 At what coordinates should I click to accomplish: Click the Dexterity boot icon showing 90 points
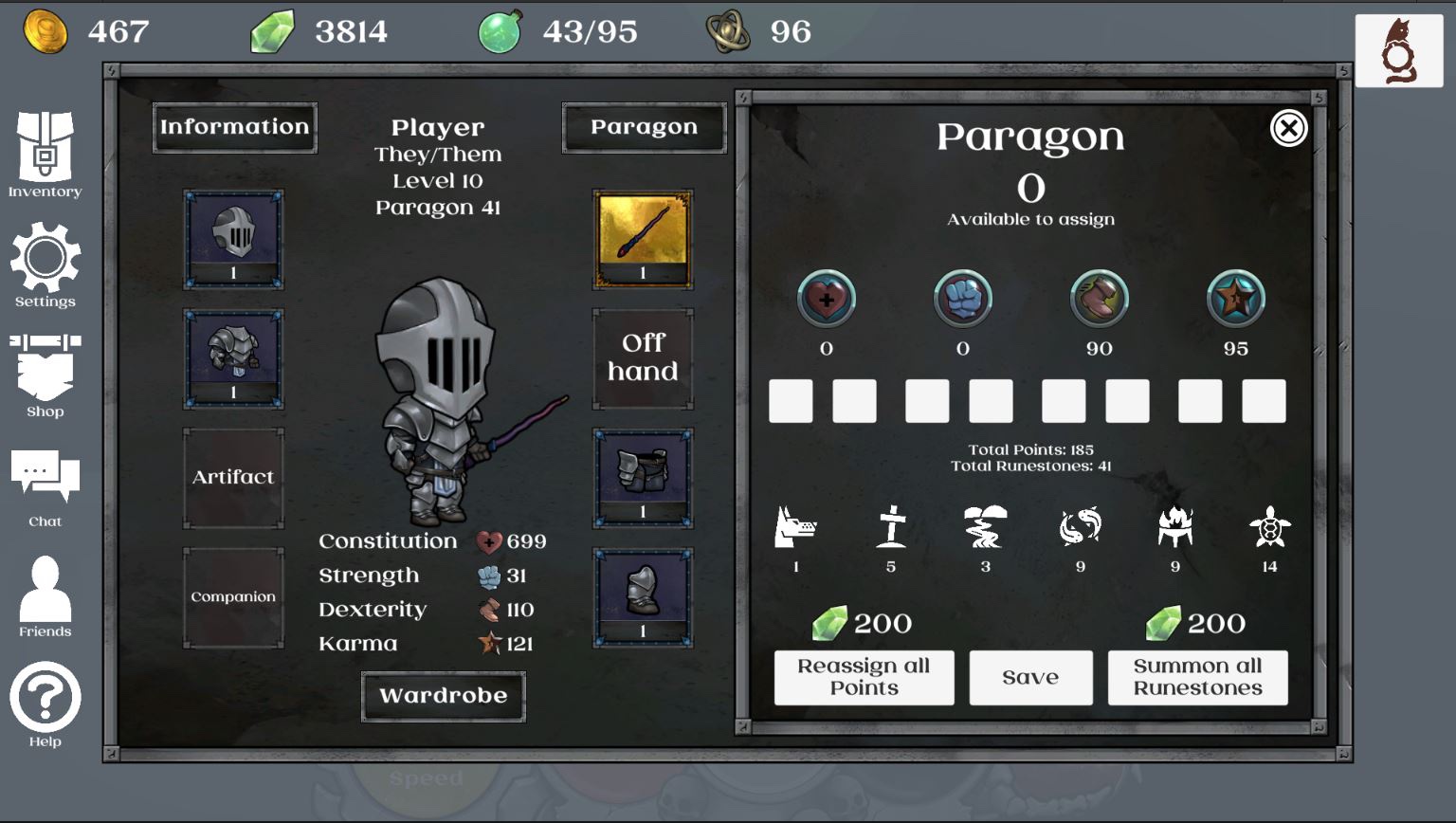(x=1099, y=298)
